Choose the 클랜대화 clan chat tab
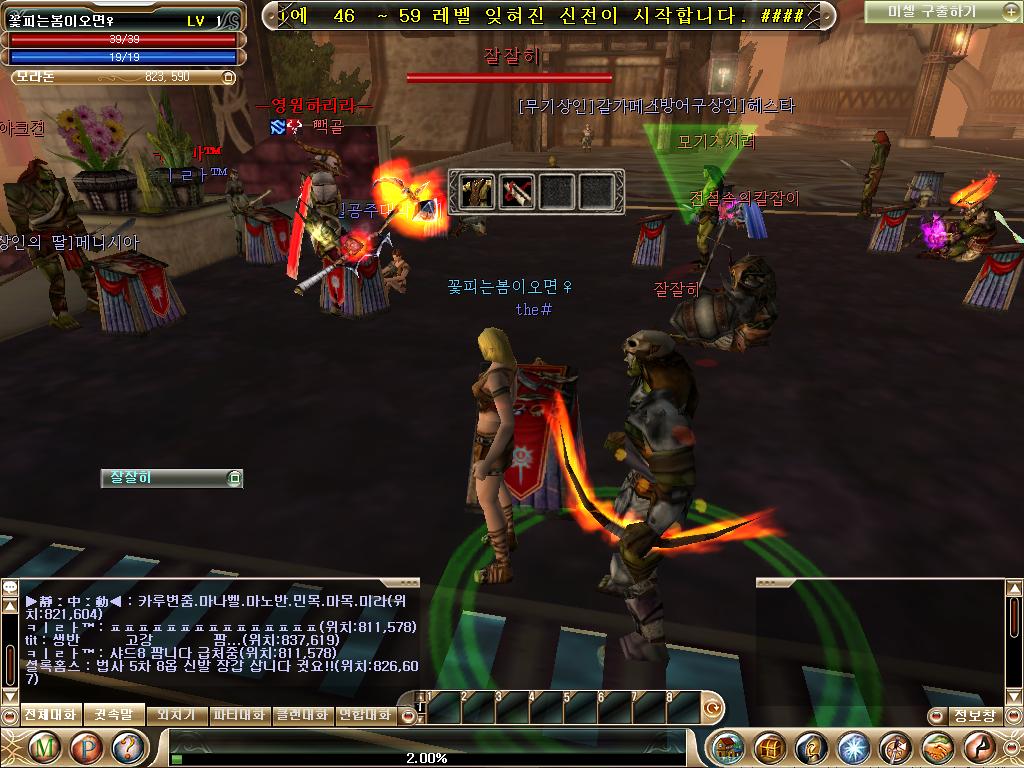 [x=303, y=715]
